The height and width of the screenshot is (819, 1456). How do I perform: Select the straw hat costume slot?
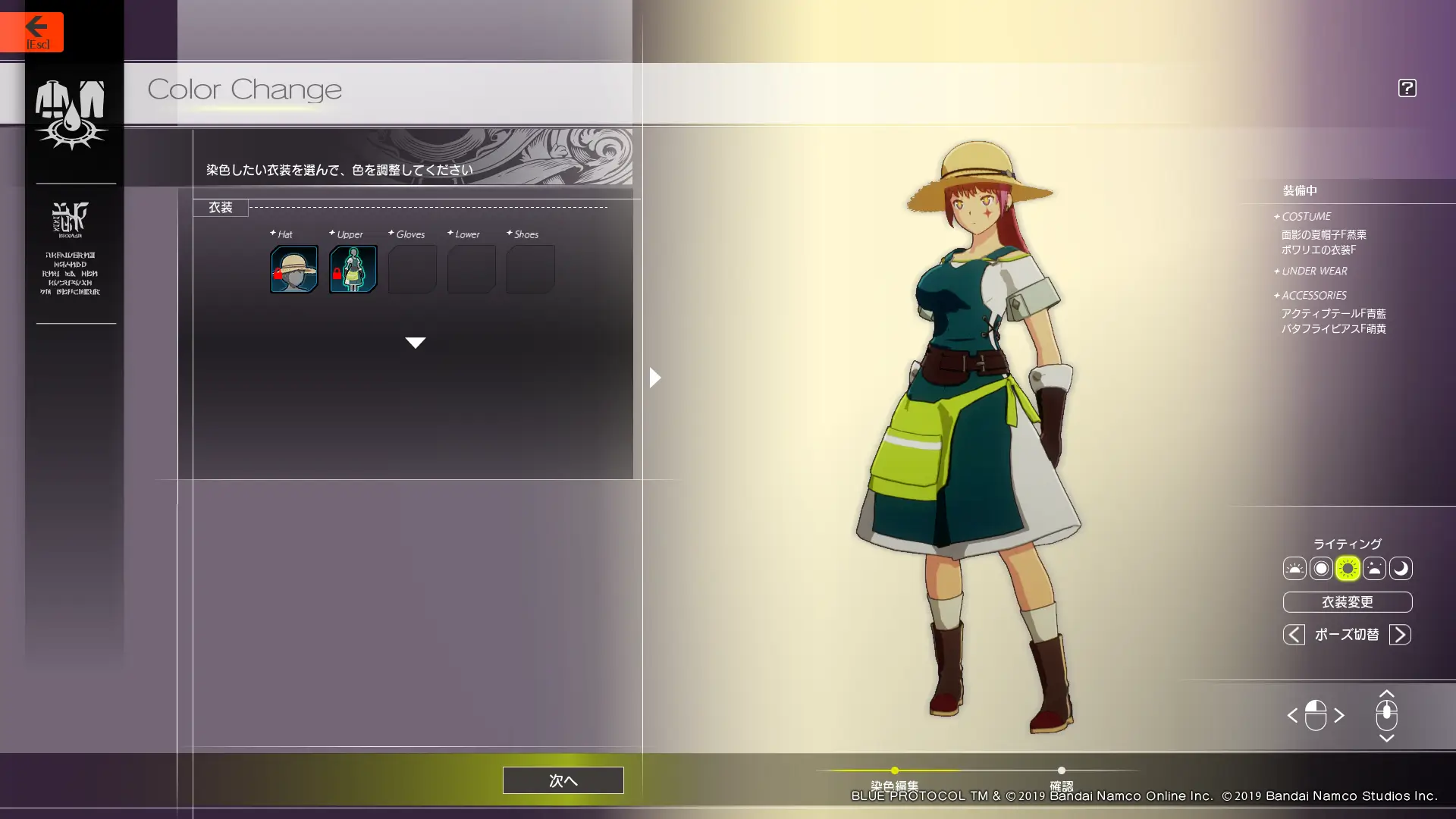[x=293, y=269]
